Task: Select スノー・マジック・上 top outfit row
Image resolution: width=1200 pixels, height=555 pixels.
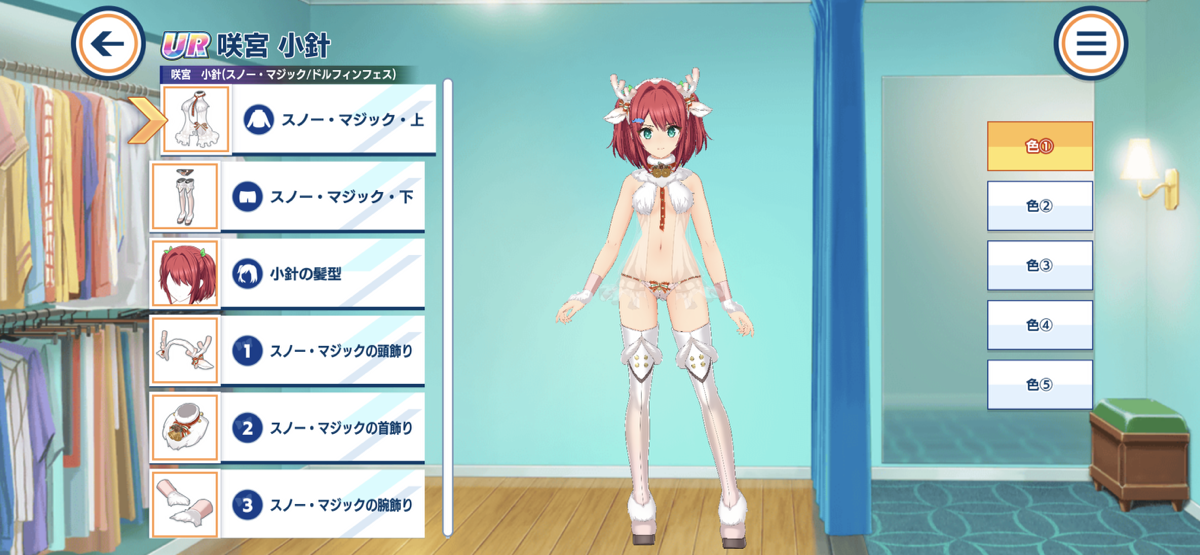Action: tap(300, 119)
